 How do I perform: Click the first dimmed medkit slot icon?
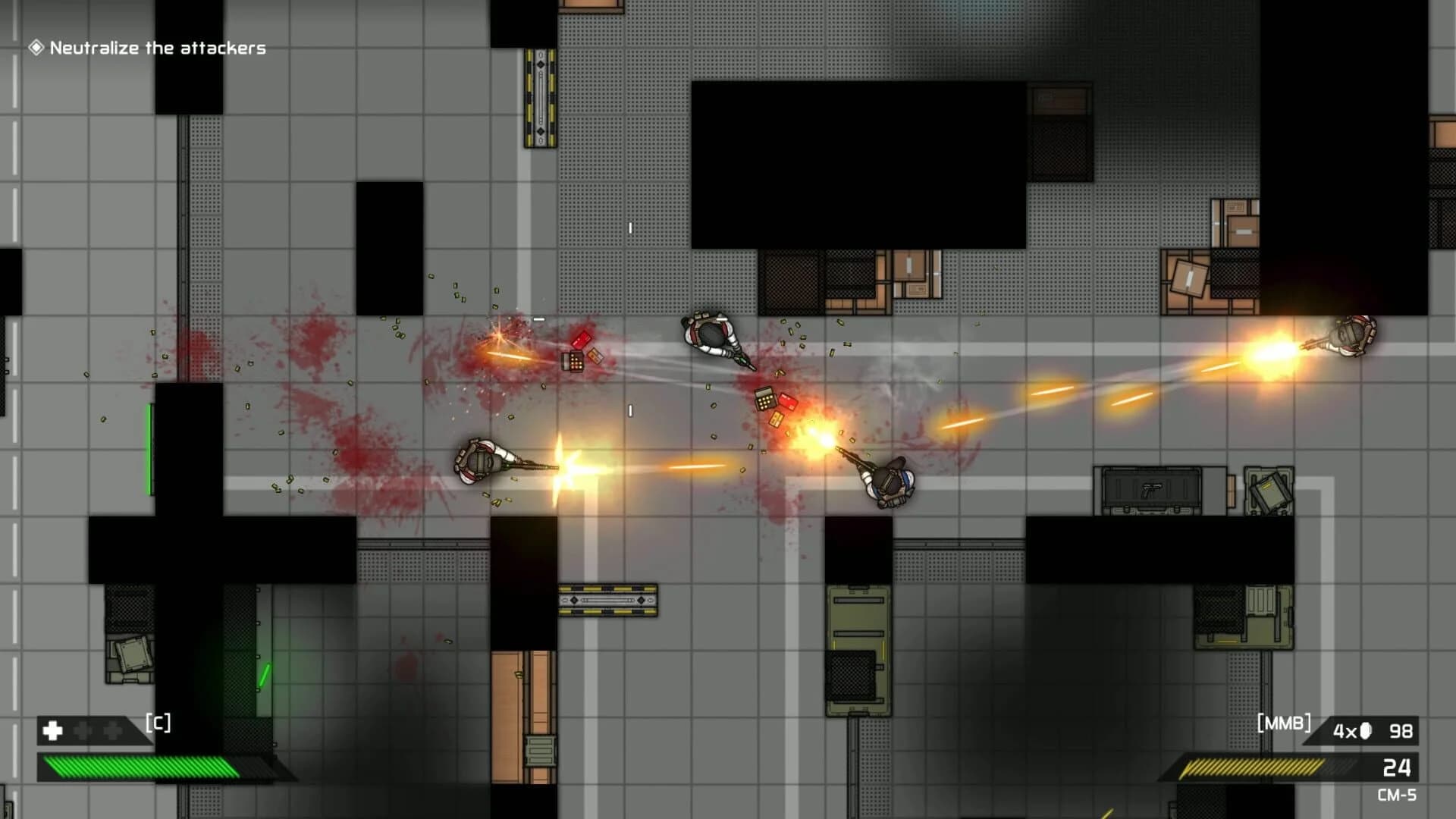(82, 730)
